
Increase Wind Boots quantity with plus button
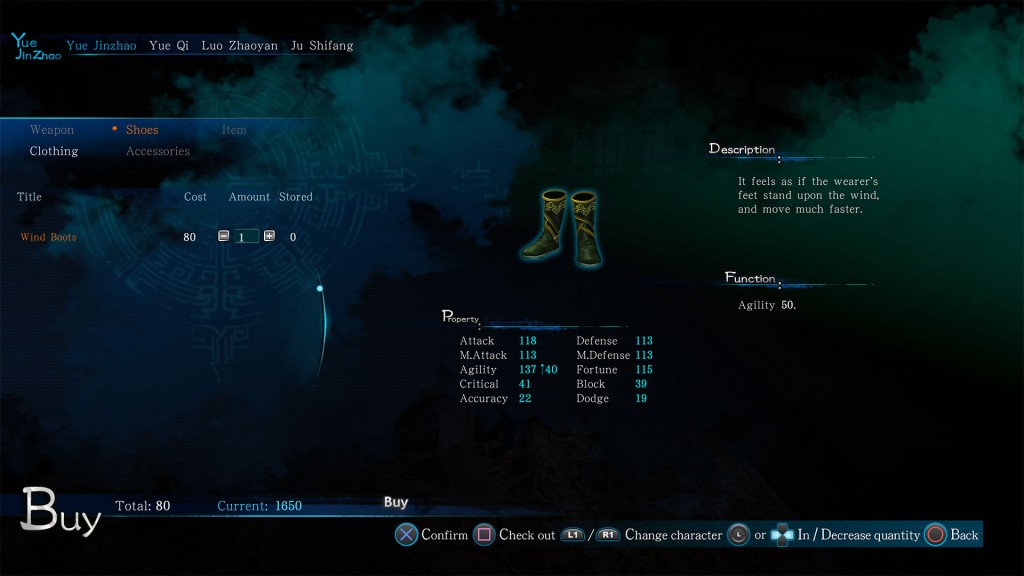coord(269,236)
